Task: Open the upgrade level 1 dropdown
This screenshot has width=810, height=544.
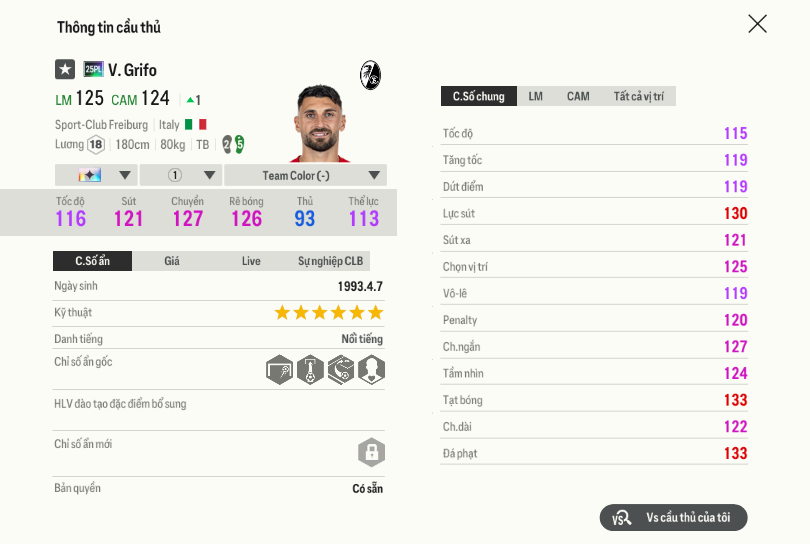Action: 180,175
